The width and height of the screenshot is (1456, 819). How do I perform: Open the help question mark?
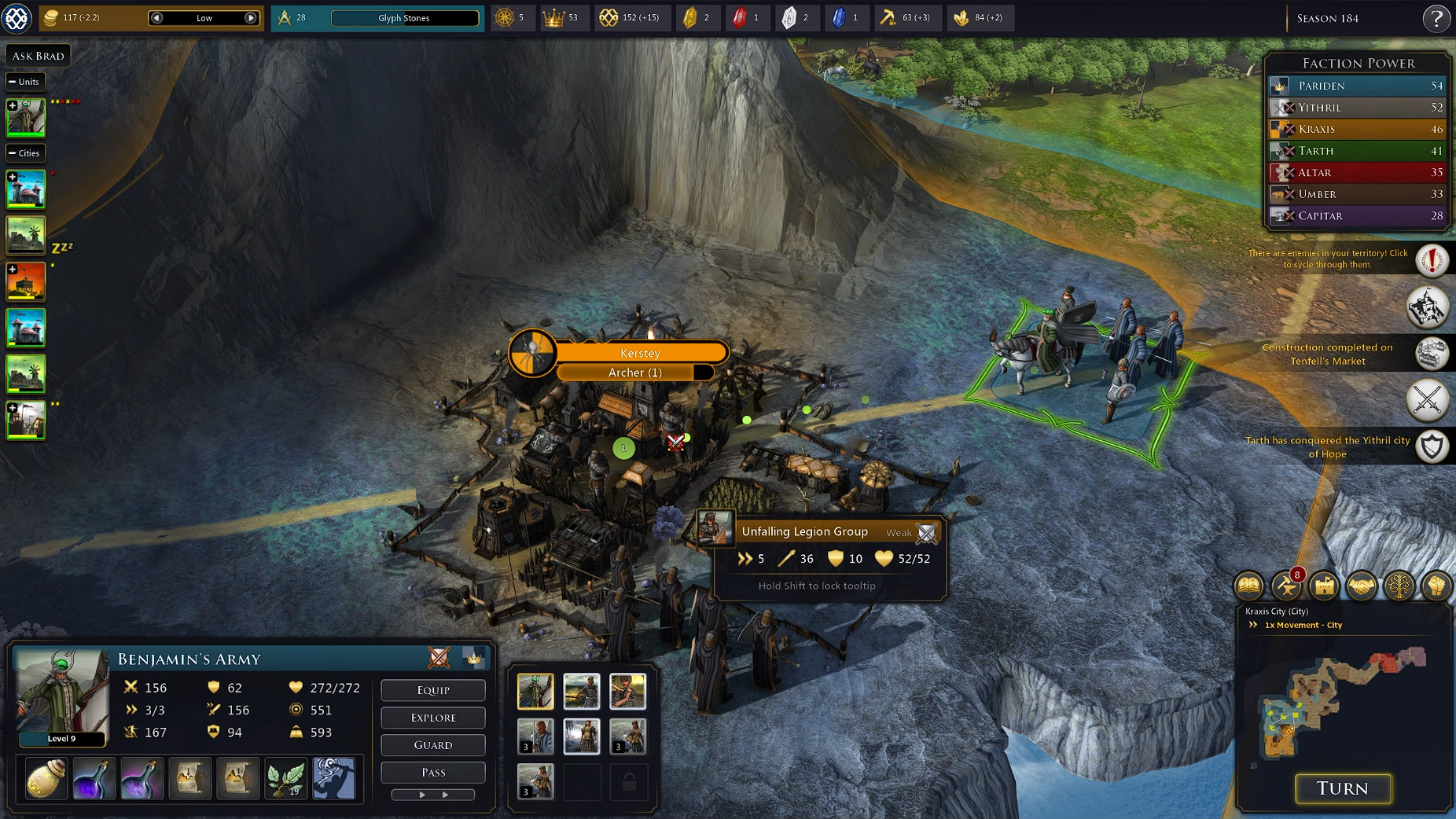click(x=1436, y=18)
